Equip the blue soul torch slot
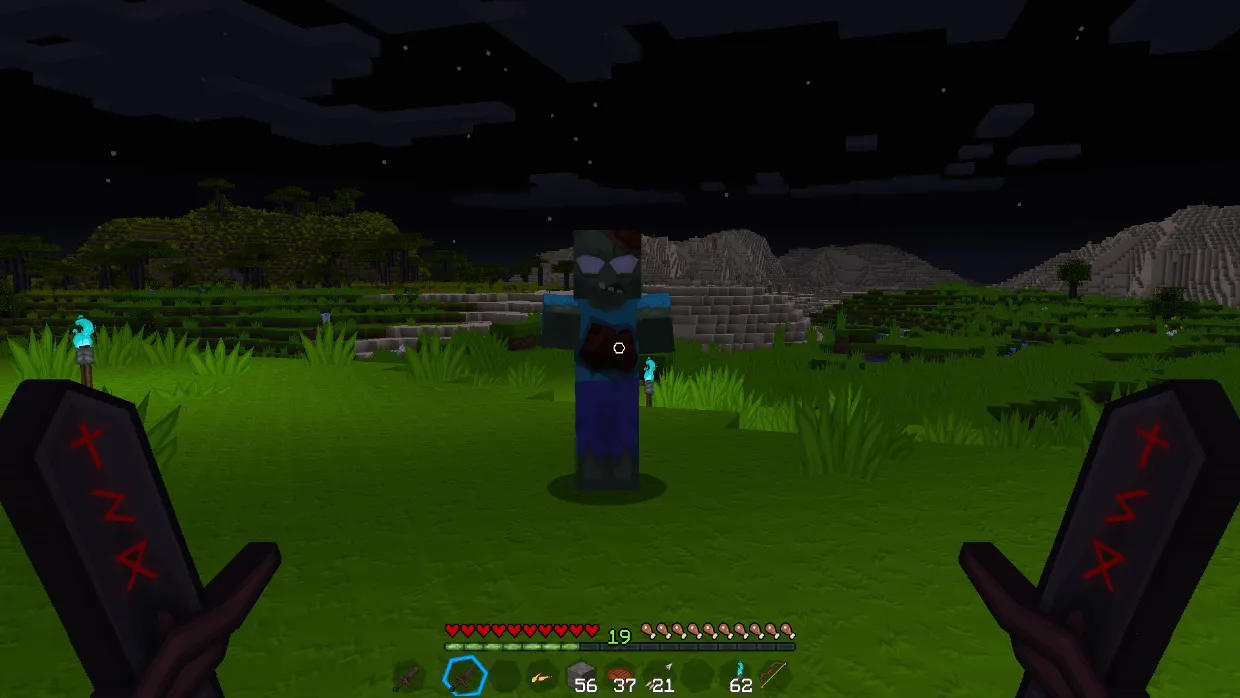1240x698 pixels. 738,677
